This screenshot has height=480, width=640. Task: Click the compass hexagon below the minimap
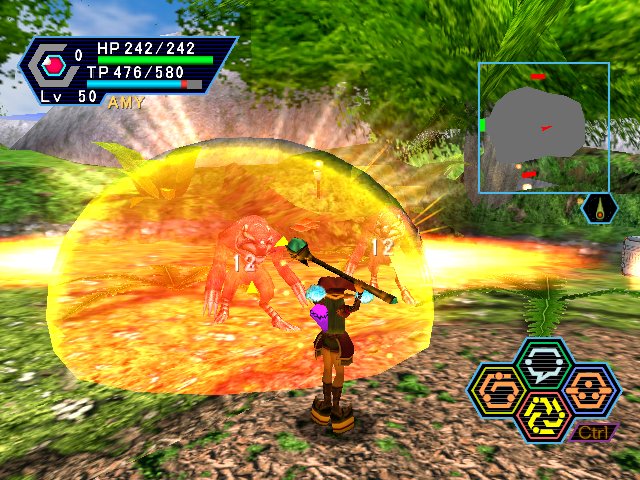pos(599,208)
